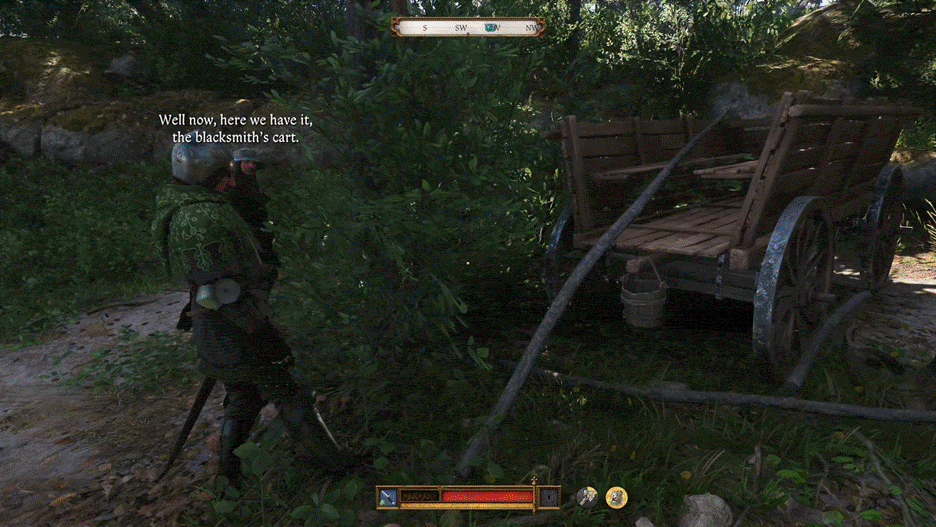
Task: Click the compass bar
Action: (468, 27)
